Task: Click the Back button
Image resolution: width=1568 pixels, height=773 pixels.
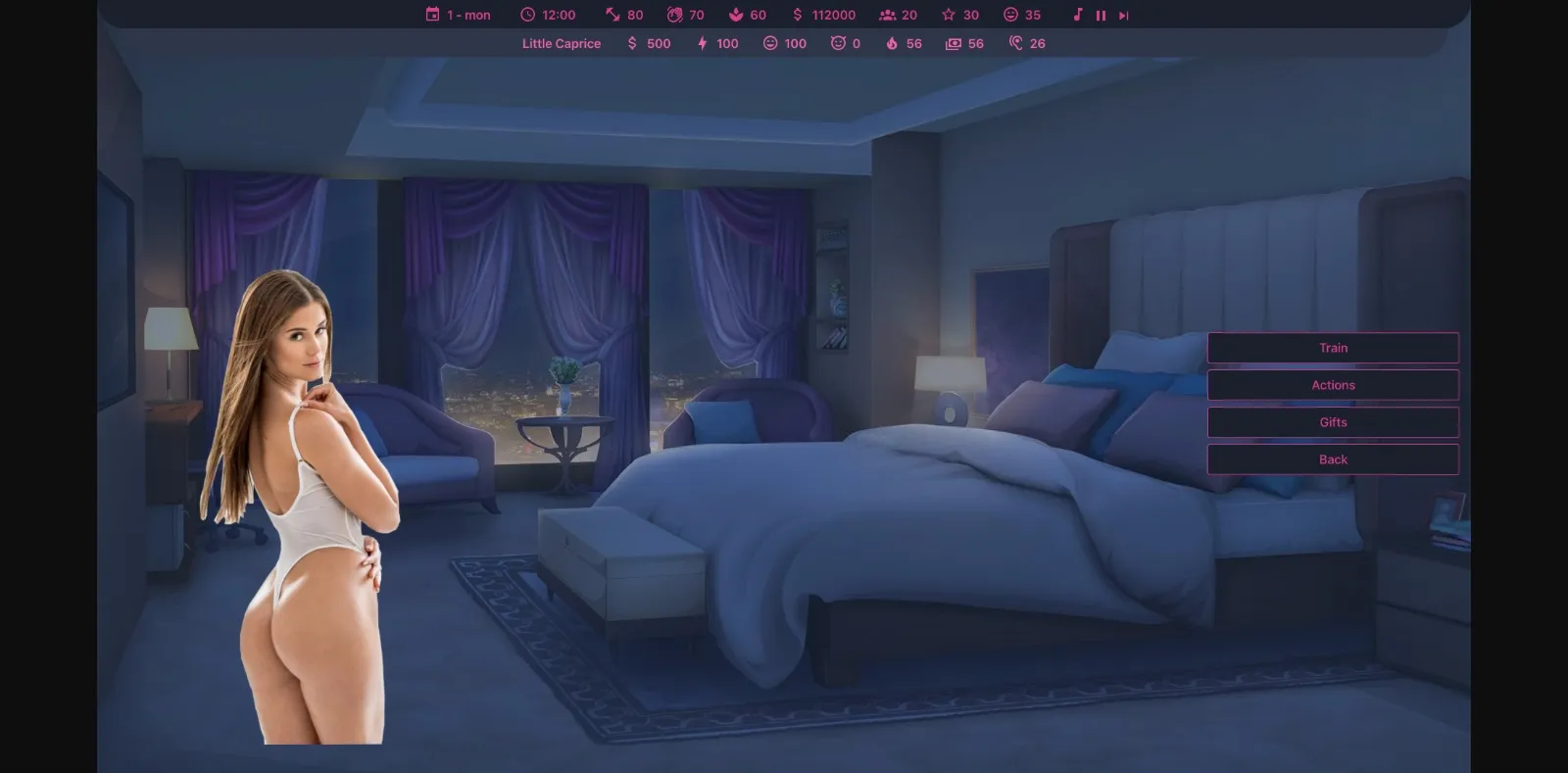Action: click(x=1333, y=459)
